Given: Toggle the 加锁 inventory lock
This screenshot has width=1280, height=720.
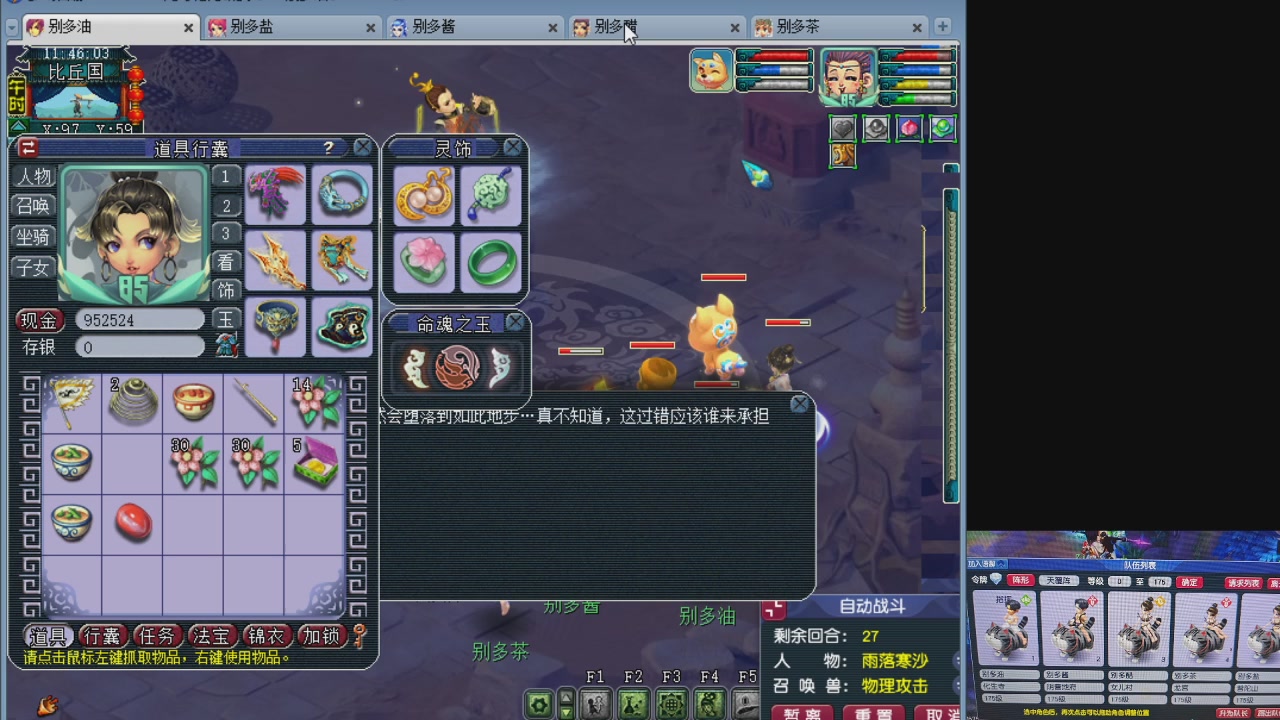Looking at the screenshot, I should point(321,635).
